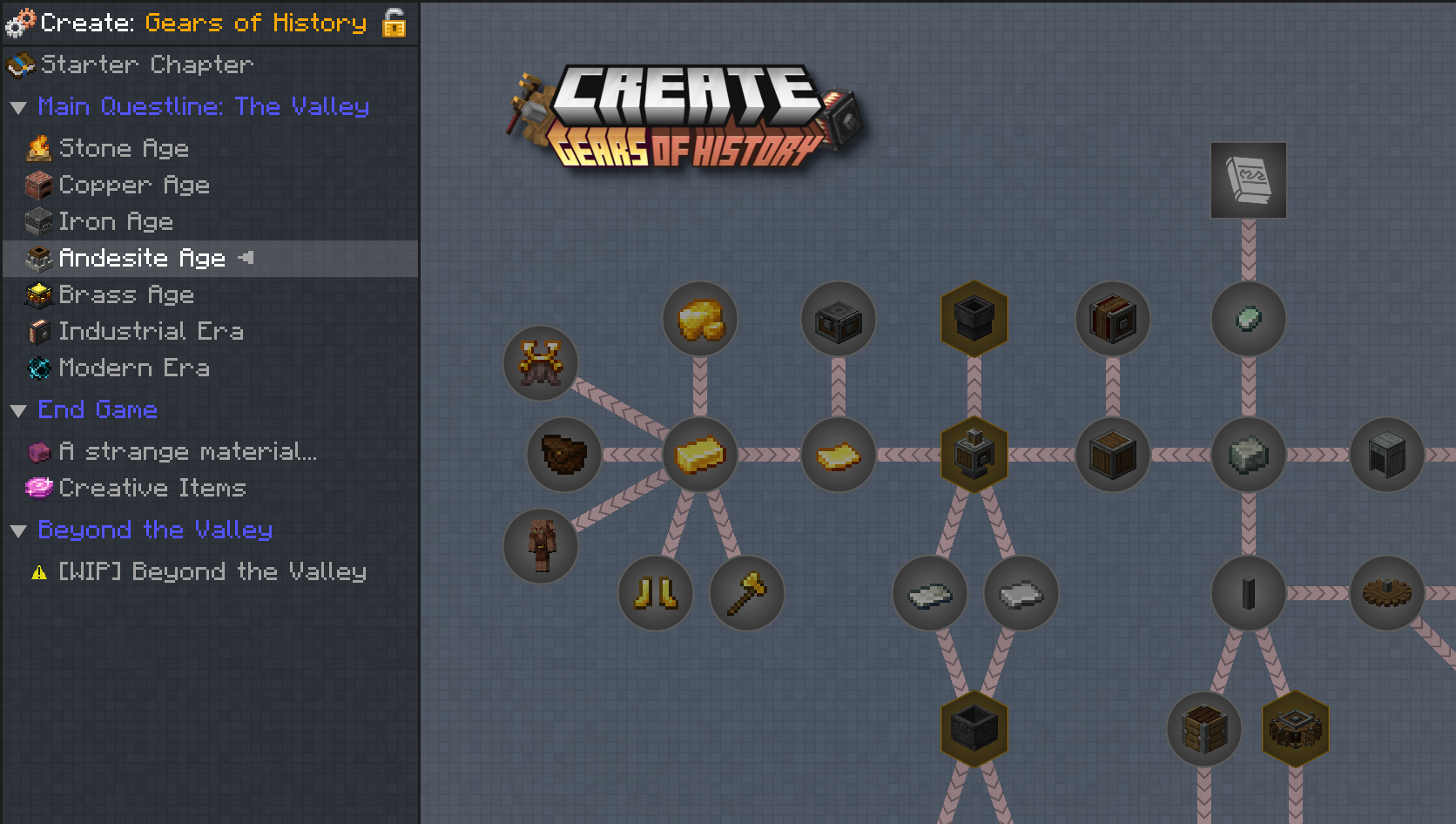Switch to the Starter Chapter

click(148, 64)
